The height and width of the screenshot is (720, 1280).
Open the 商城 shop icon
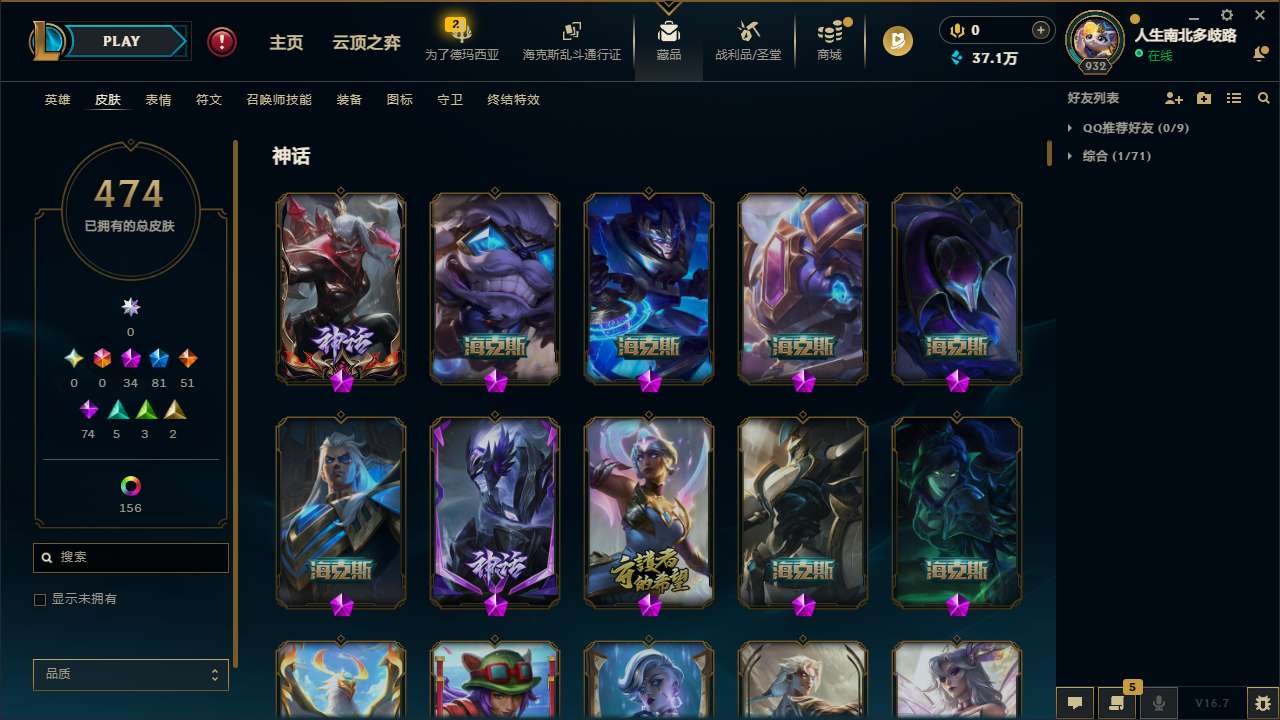(828, 38)
